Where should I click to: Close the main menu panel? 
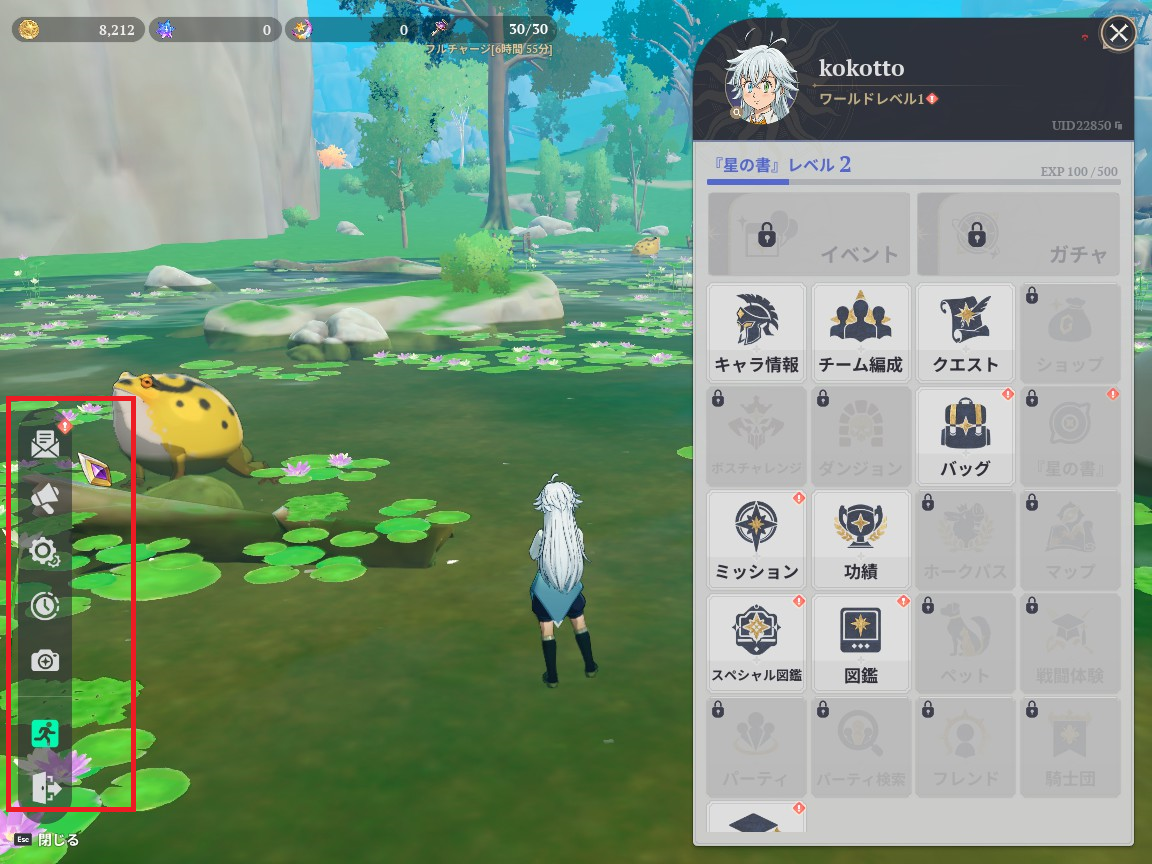click(1117, 34)
